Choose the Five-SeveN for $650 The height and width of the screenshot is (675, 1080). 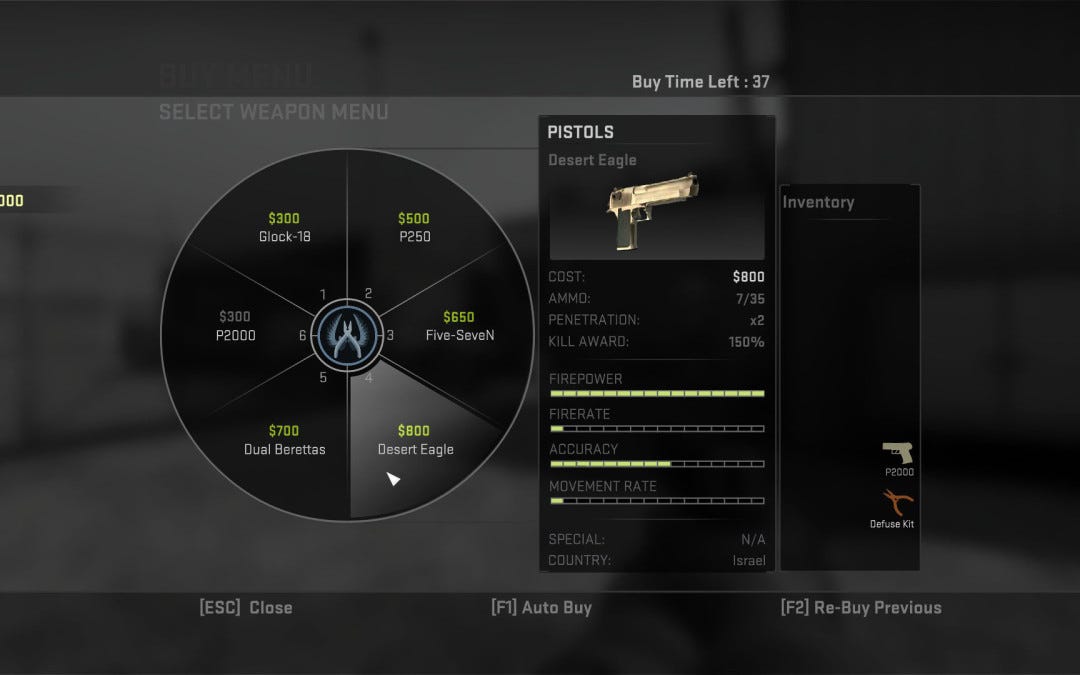[459, 327]
